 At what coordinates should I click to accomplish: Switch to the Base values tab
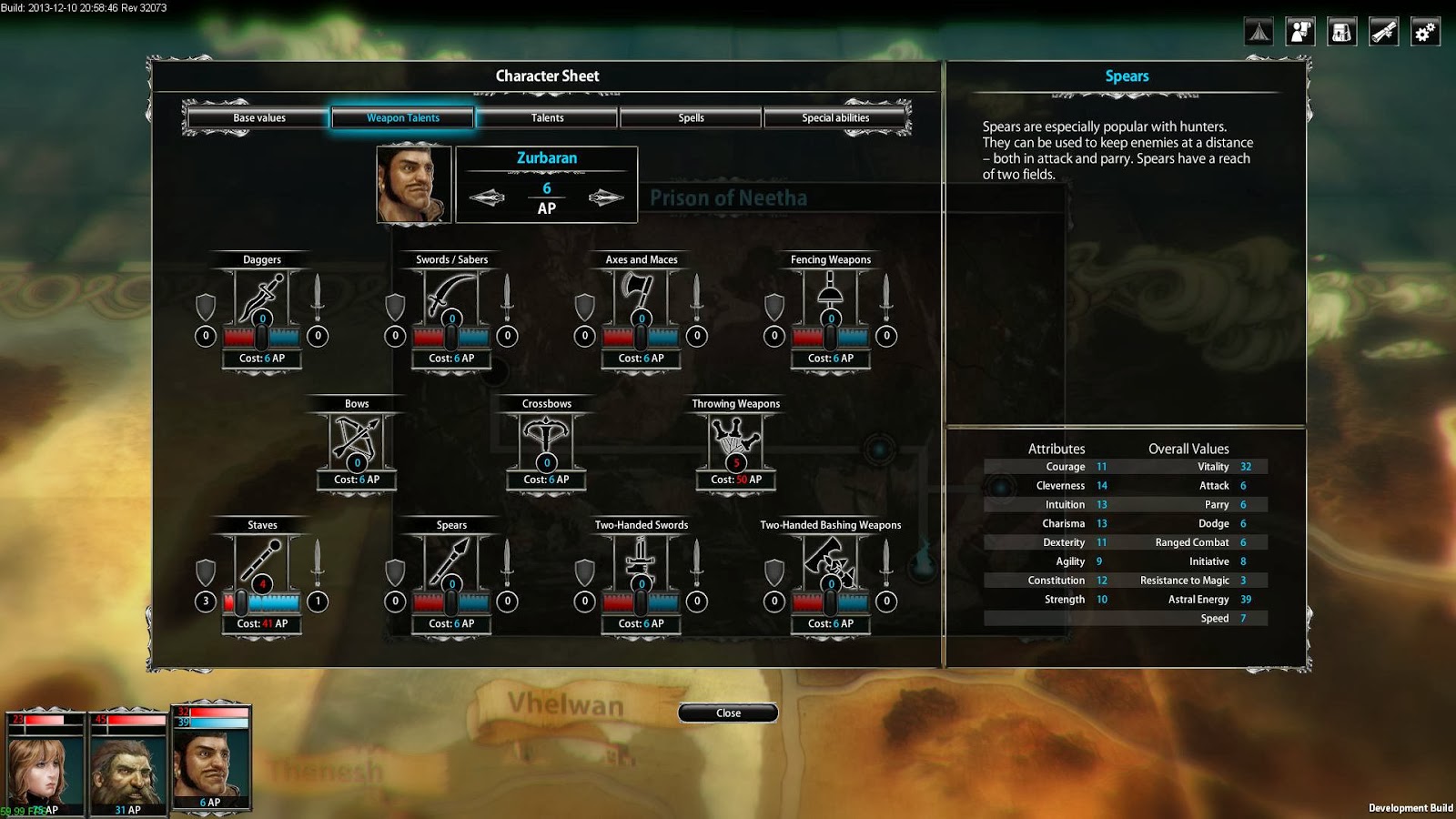tap(258, 118)
